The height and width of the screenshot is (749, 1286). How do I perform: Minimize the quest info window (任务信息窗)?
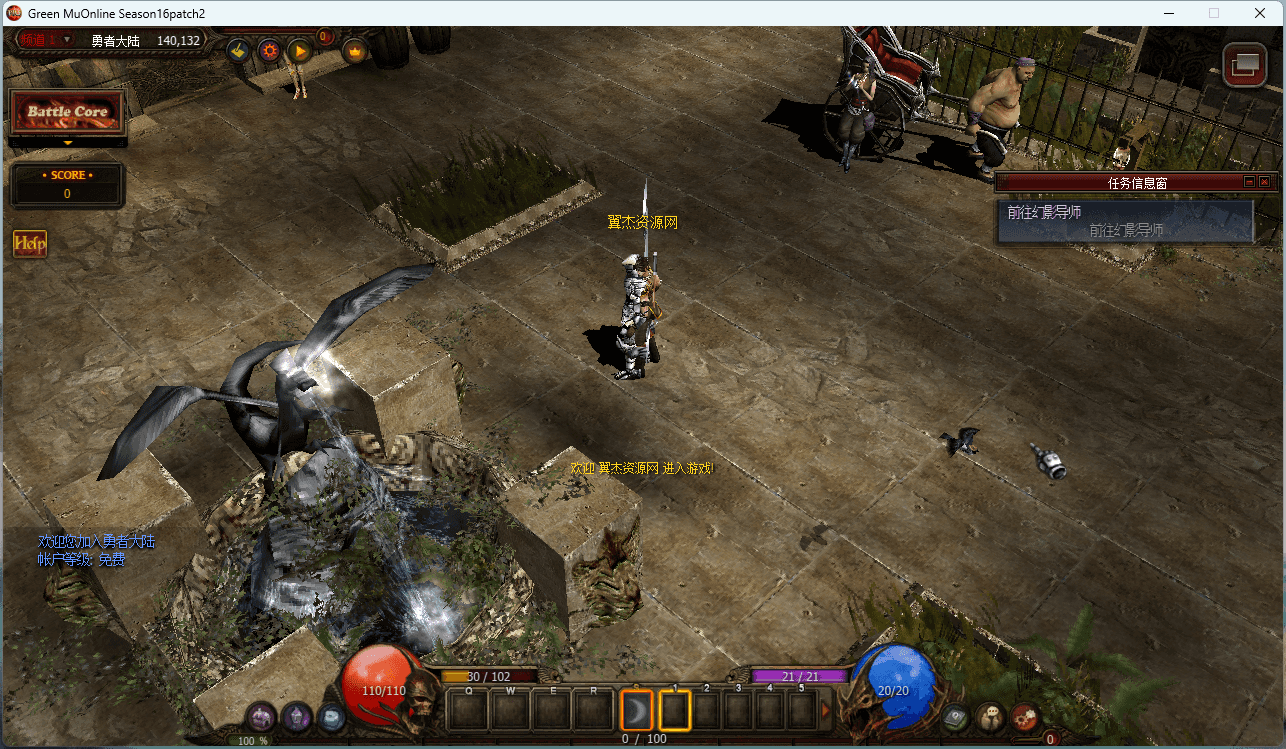[x=1249, y=182]
